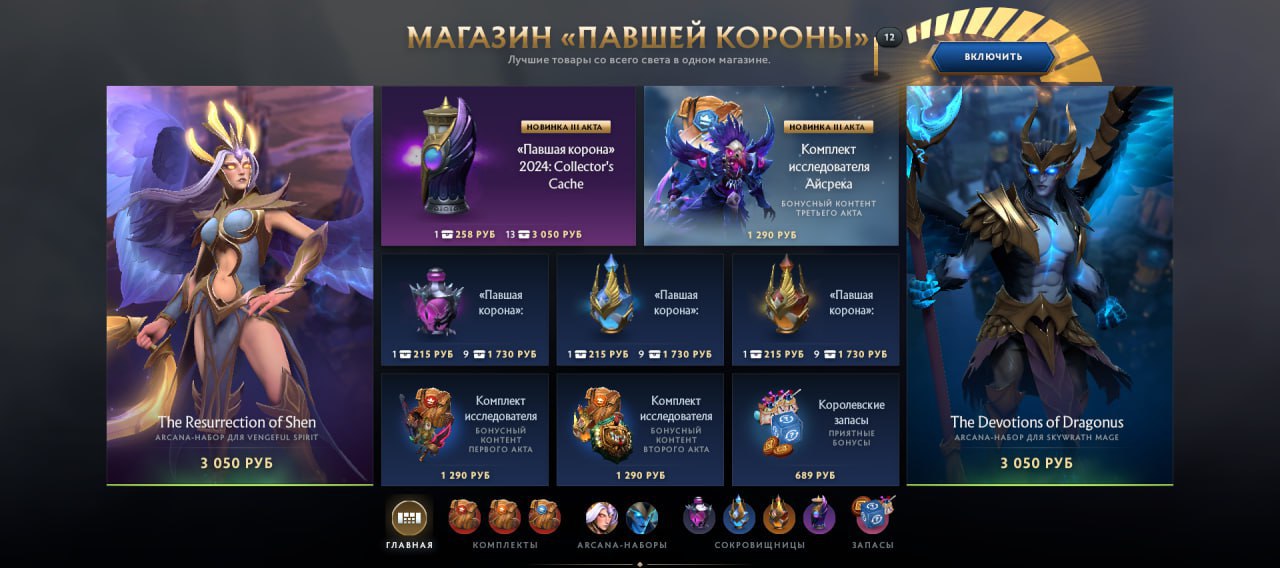Open the first act explorer bundle tile
Viewport: 1280px width, 568px height.
pos(464,429)
